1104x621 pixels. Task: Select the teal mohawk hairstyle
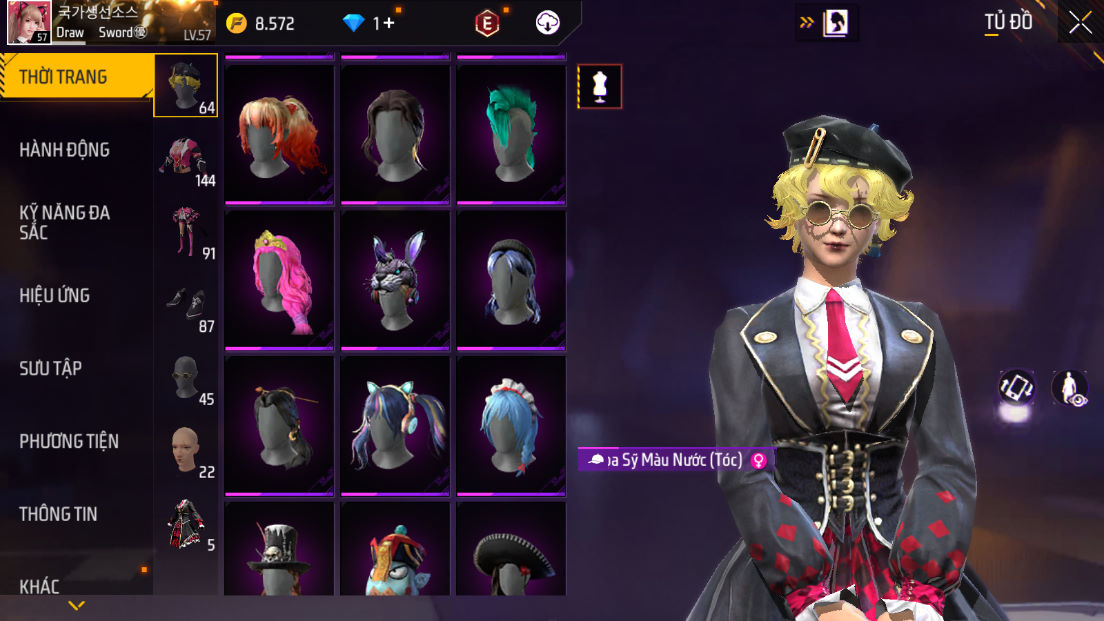[511, 134]
